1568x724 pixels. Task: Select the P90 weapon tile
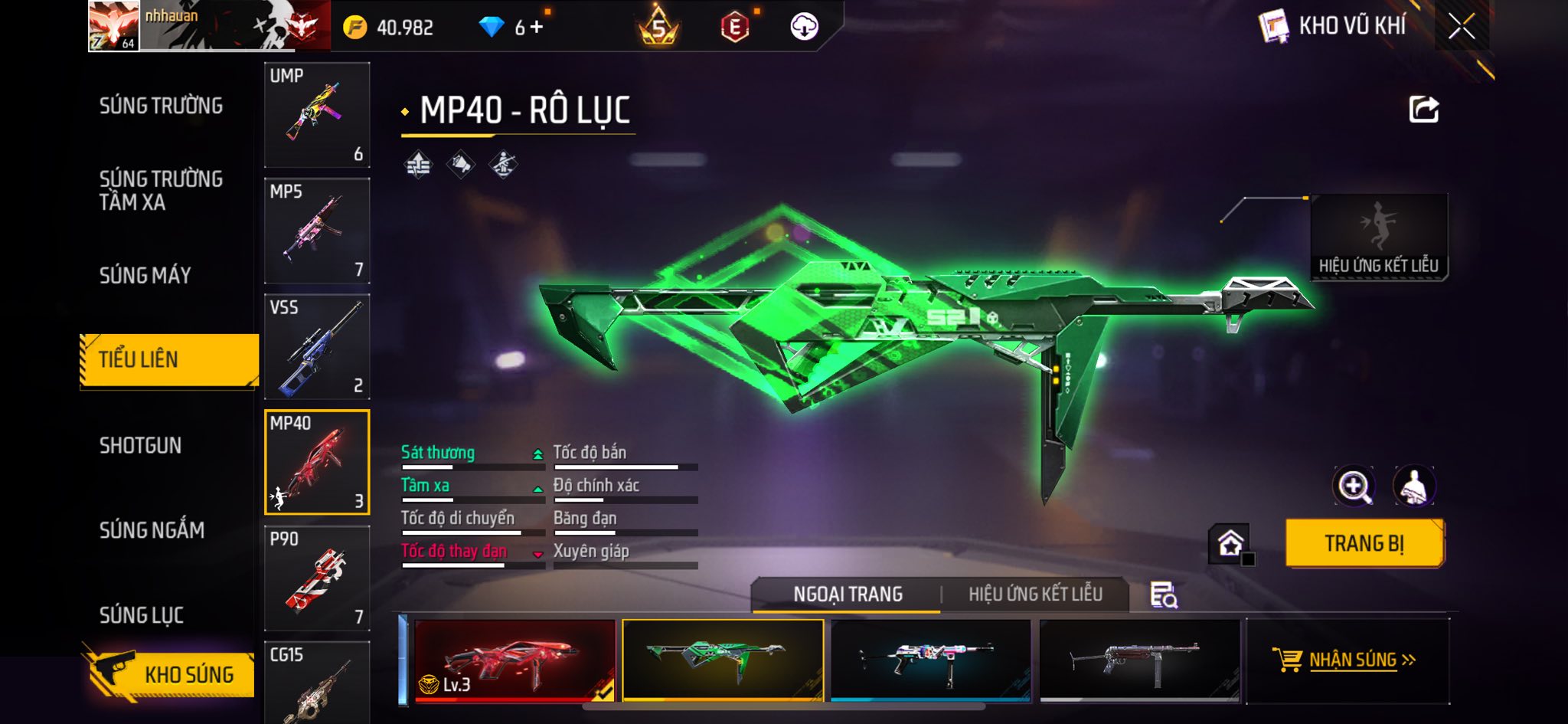click(317, 578)
